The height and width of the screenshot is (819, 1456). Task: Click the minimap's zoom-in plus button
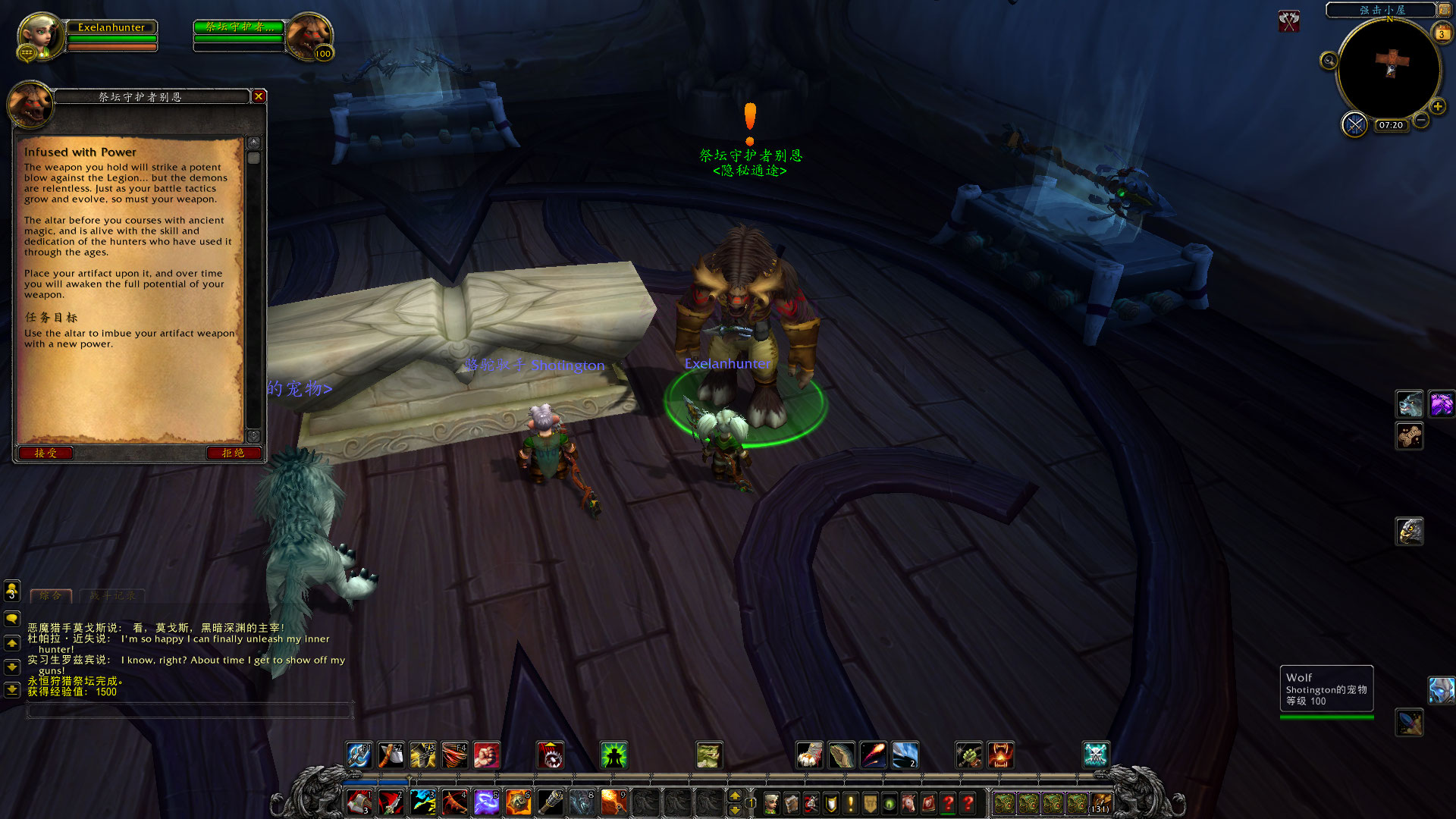coord(1437,107)
